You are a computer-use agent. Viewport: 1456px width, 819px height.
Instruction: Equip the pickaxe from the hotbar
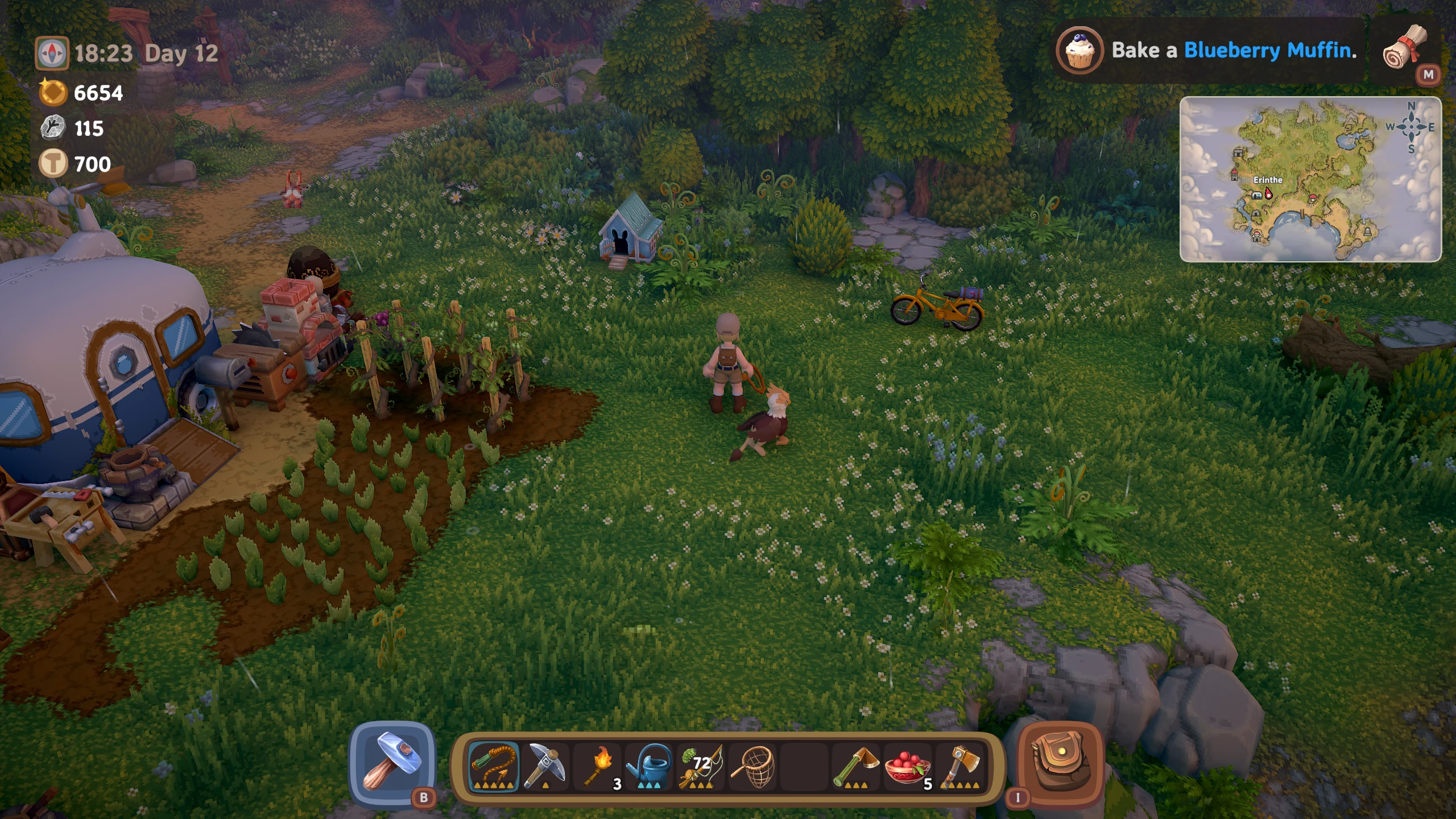pos(544,766)
